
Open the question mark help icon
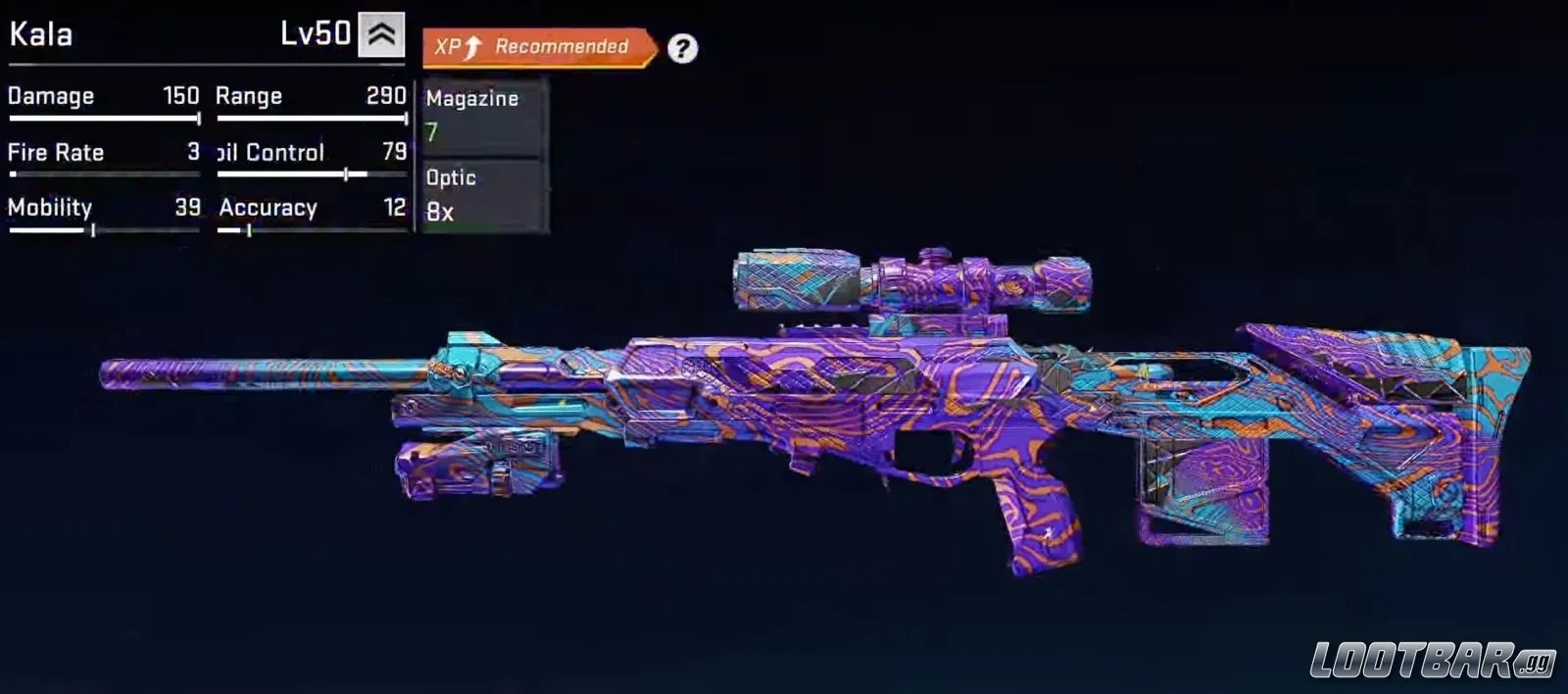click(682, 48)
